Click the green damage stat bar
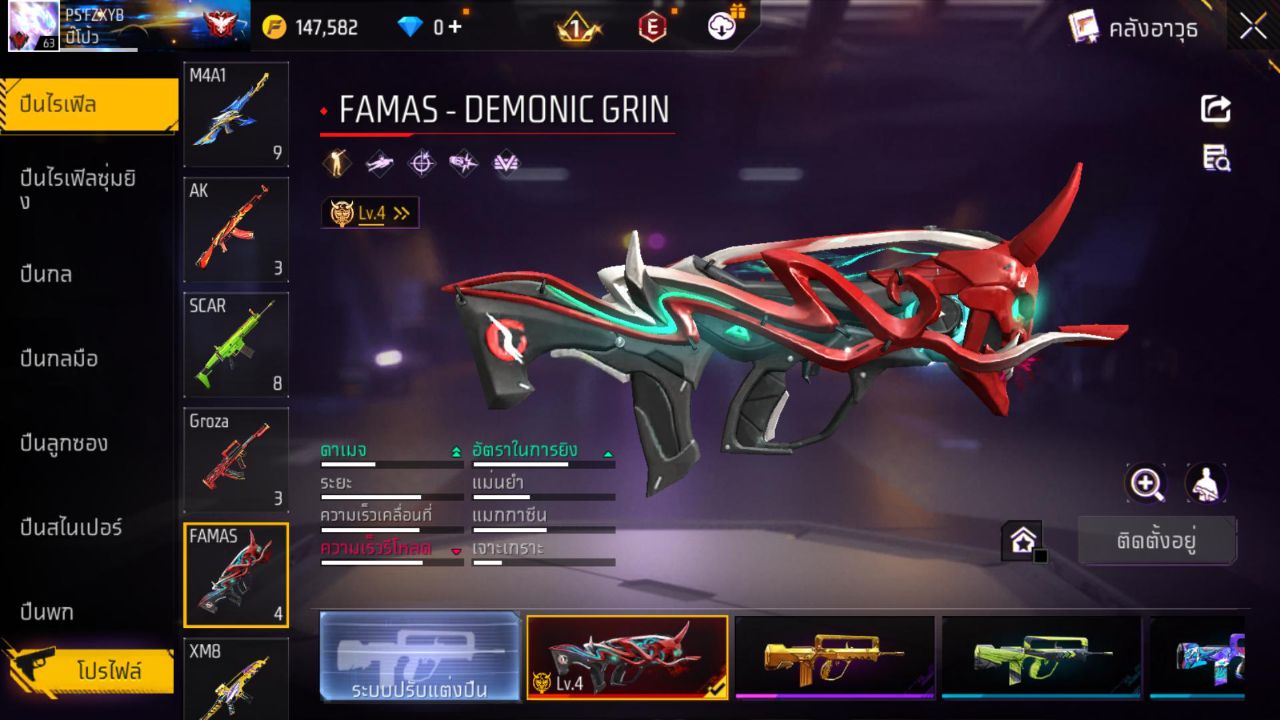This screenshot has width=1280, height=720. (x=390, y=463)
